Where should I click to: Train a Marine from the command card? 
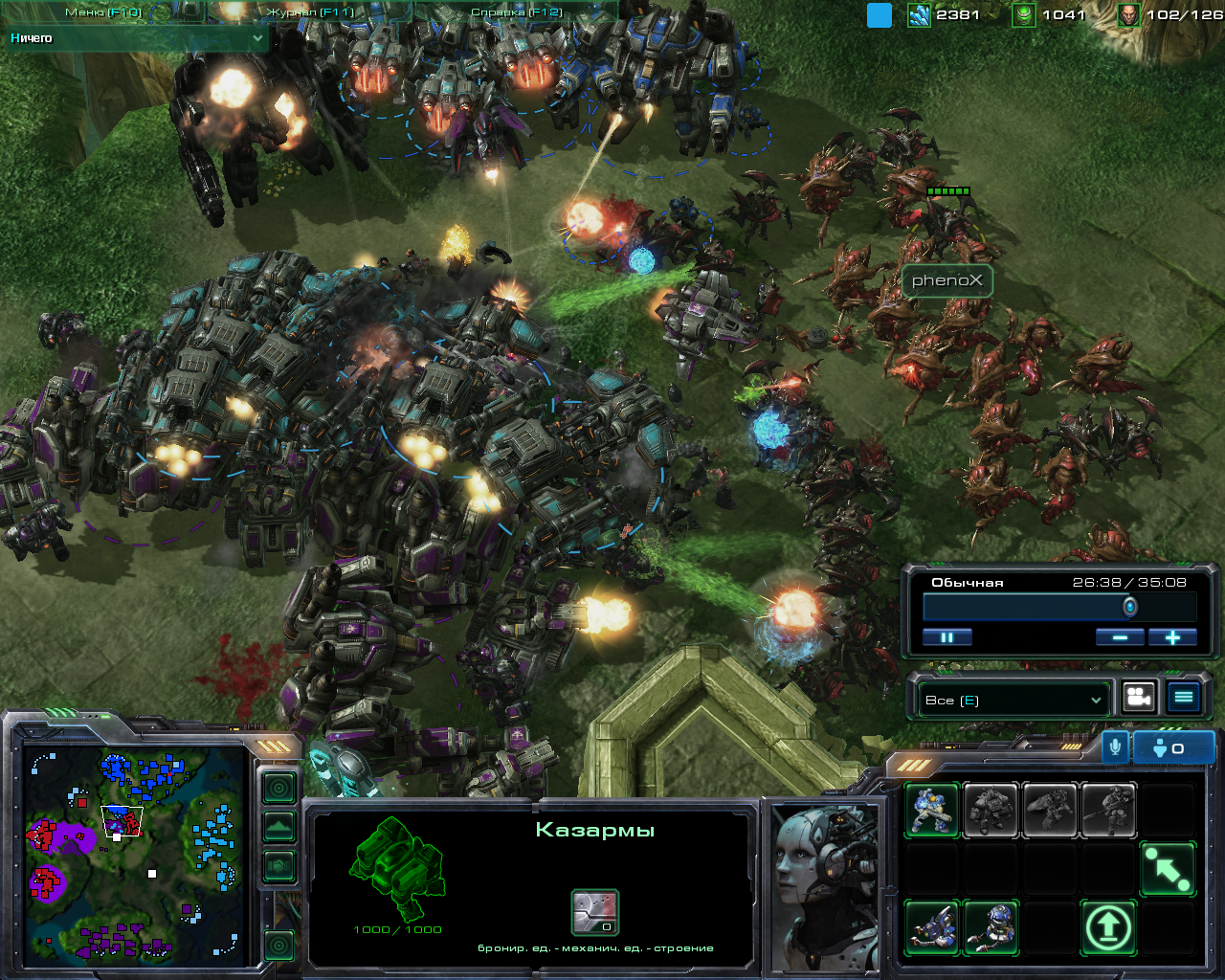pos(931,811)
